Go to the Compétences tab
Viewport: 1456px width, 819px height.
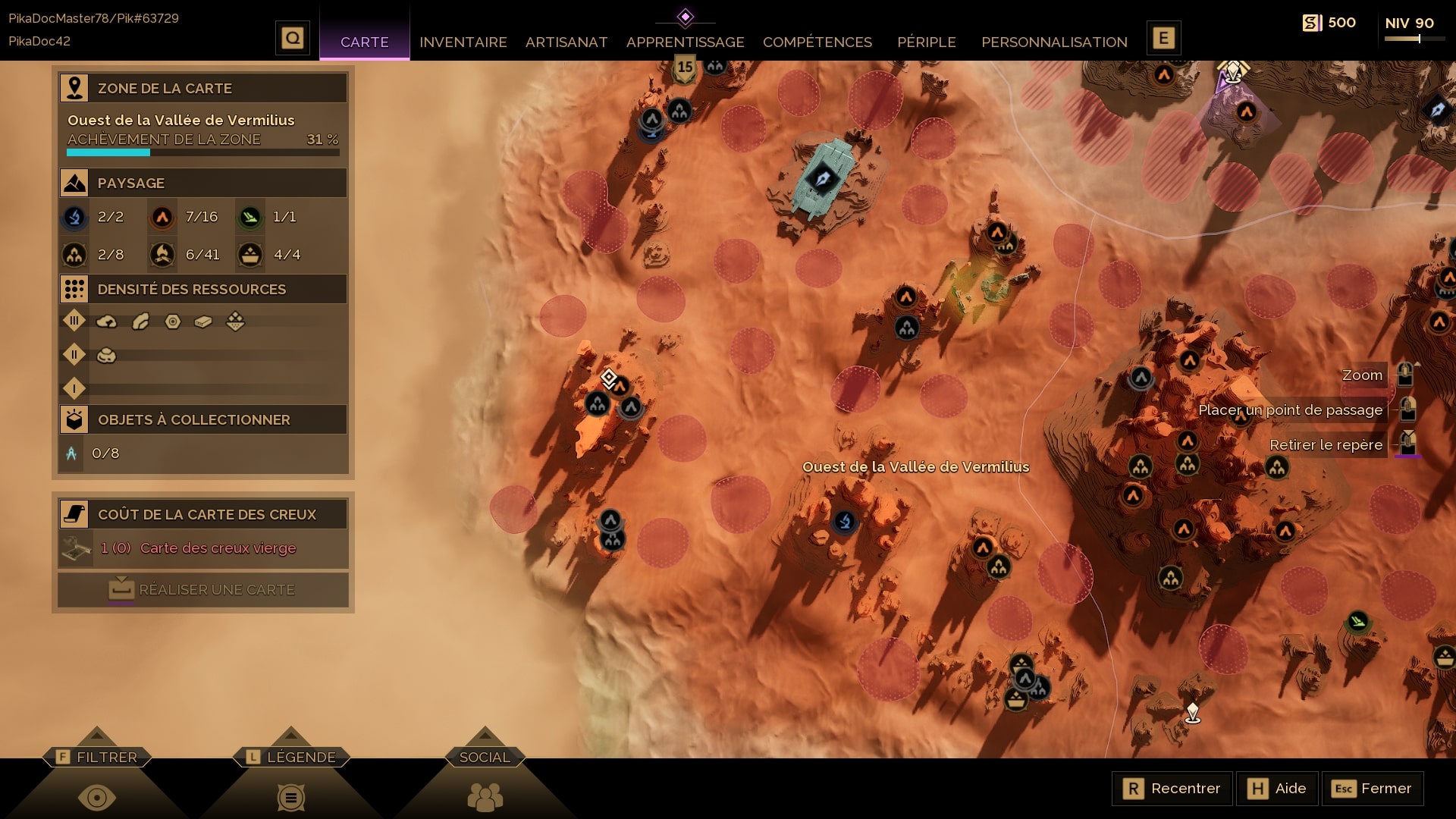(817, 42)
